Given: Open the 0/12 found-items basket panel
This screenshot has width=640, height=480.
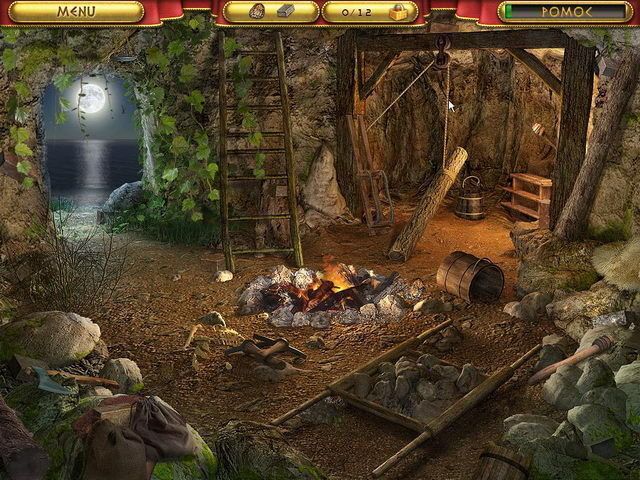Looking at the screenshot, I should pyautogui.click(x=370, y=12).
